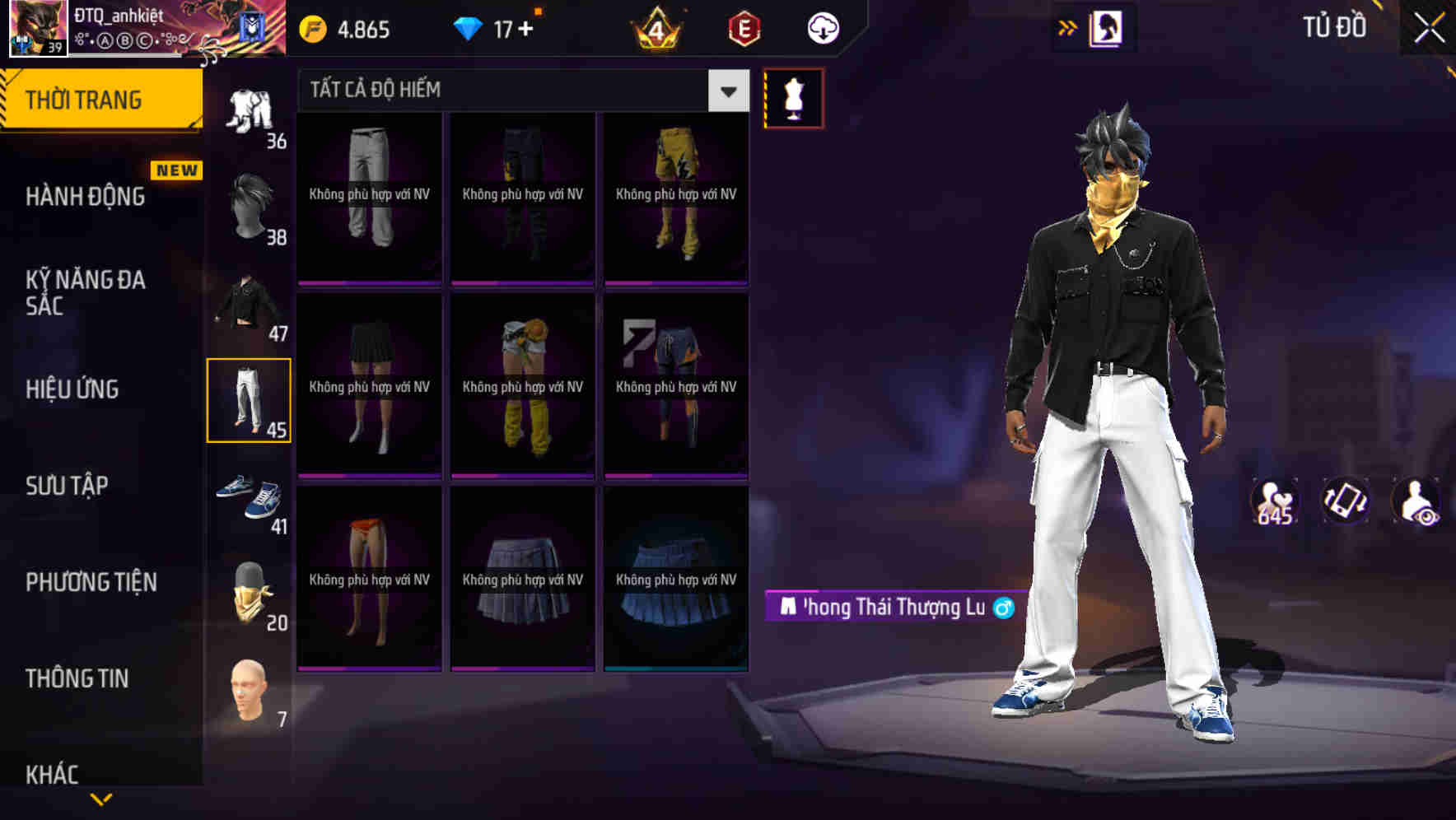Click the double-arrow collapse chevron near top
The image size is (1456, 820).
[x=1068, y=26]
